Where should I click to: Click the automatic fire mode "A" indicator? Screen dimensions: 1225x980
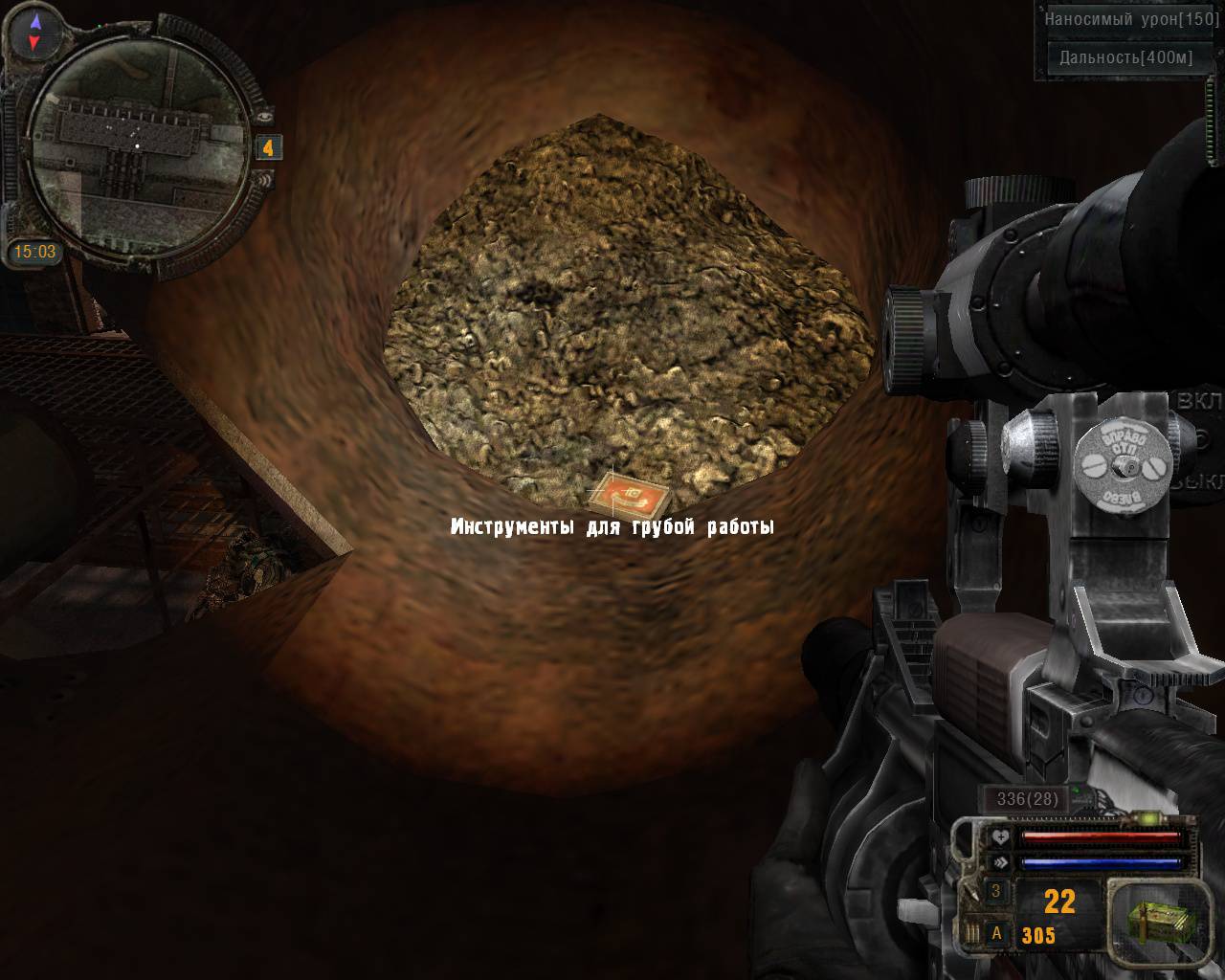coord(996,934)
